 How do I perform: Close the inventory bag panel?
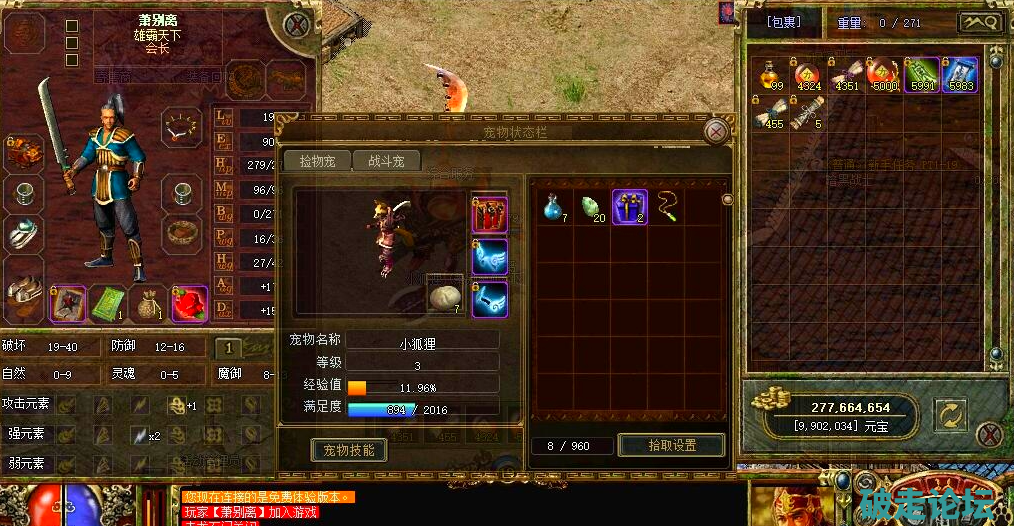pos(989,433)
